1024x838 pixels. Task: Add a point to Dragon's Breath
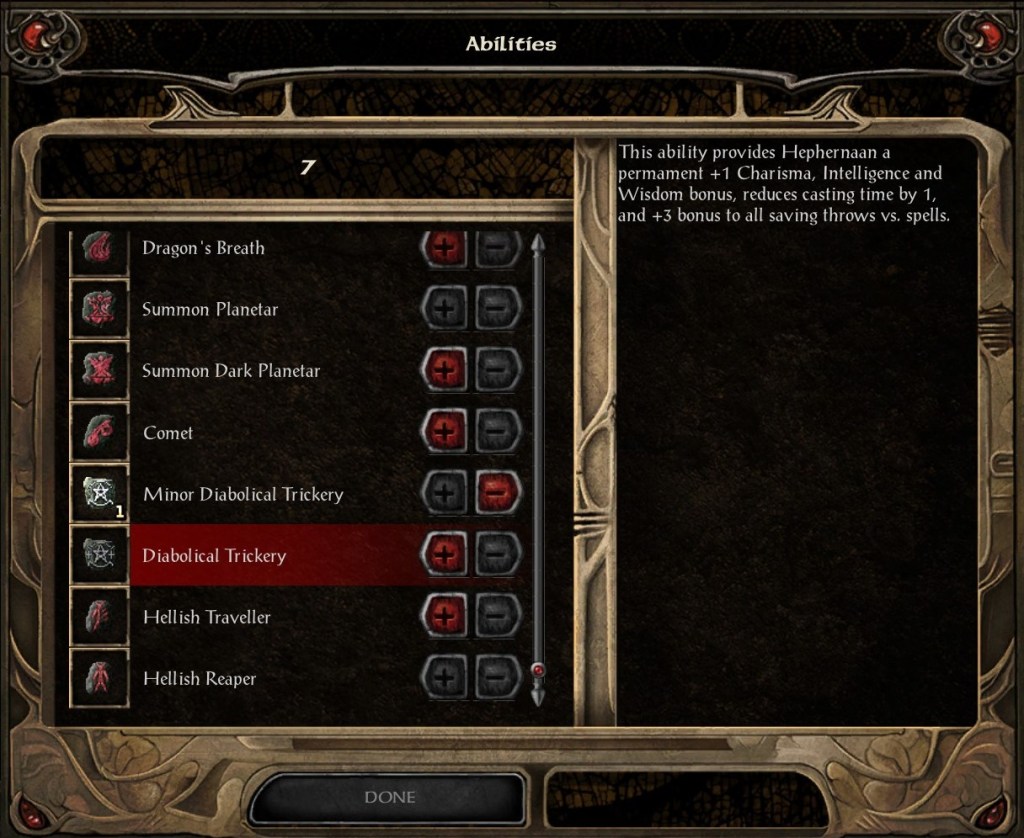click(445, 249)
